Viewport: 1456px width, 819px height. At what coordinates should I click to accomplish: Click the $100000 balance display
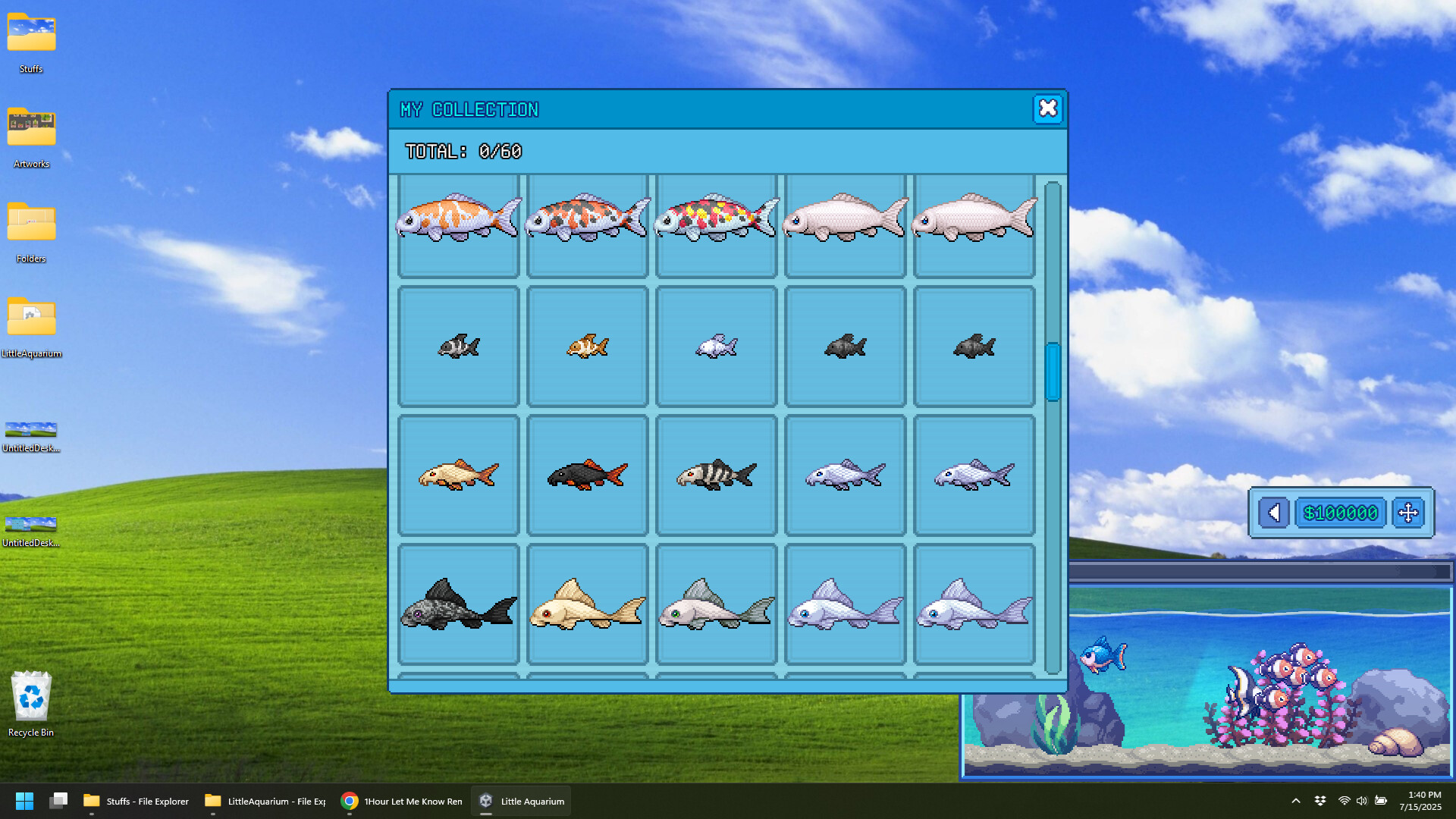[x=1341, y=513]
